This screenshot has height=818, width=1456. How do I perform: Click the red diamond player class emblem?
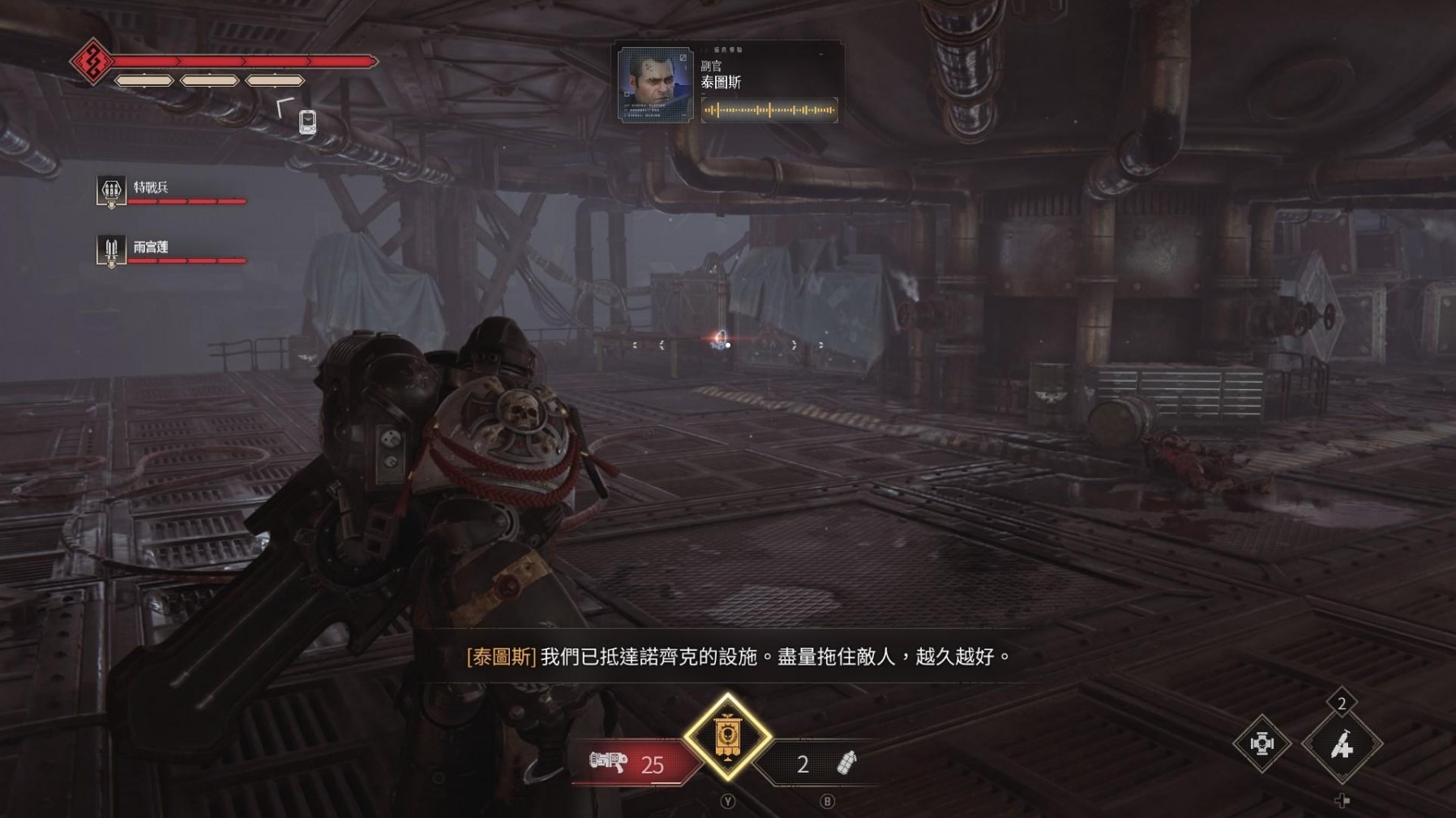(x=92, y=61)
